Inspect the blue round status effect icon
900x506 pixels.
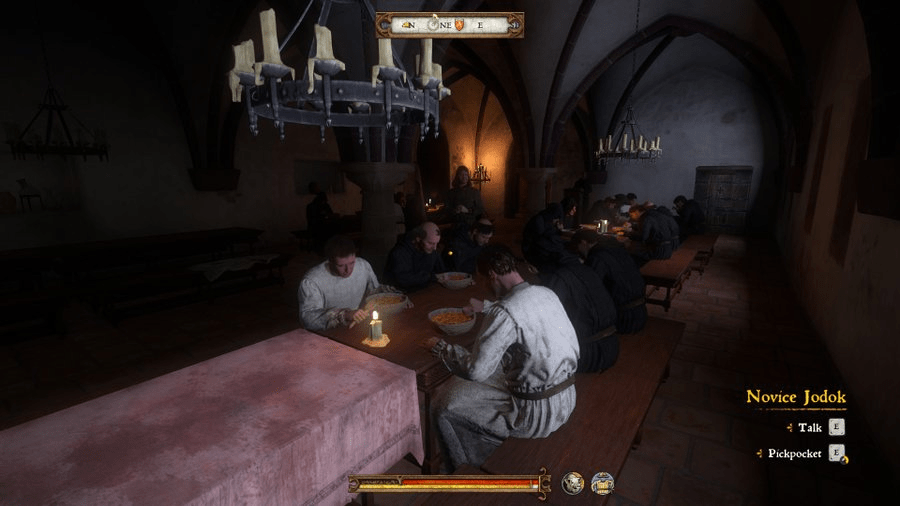point(602,484)
